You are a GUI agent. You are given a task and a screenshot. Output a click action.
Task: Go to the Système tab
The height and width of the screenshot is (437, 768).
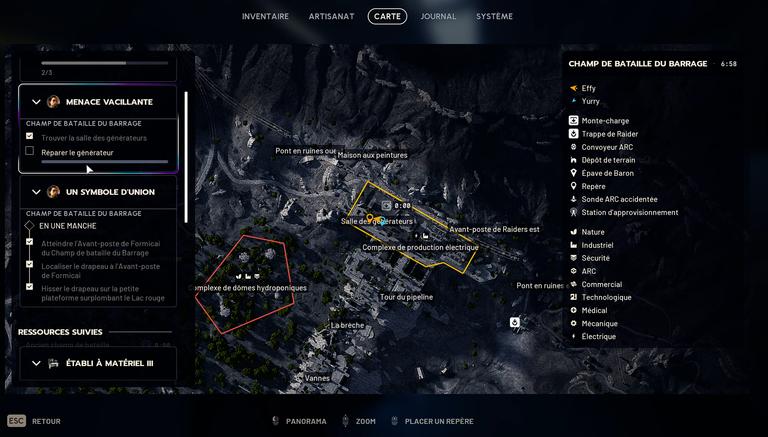tap(494, 16)
